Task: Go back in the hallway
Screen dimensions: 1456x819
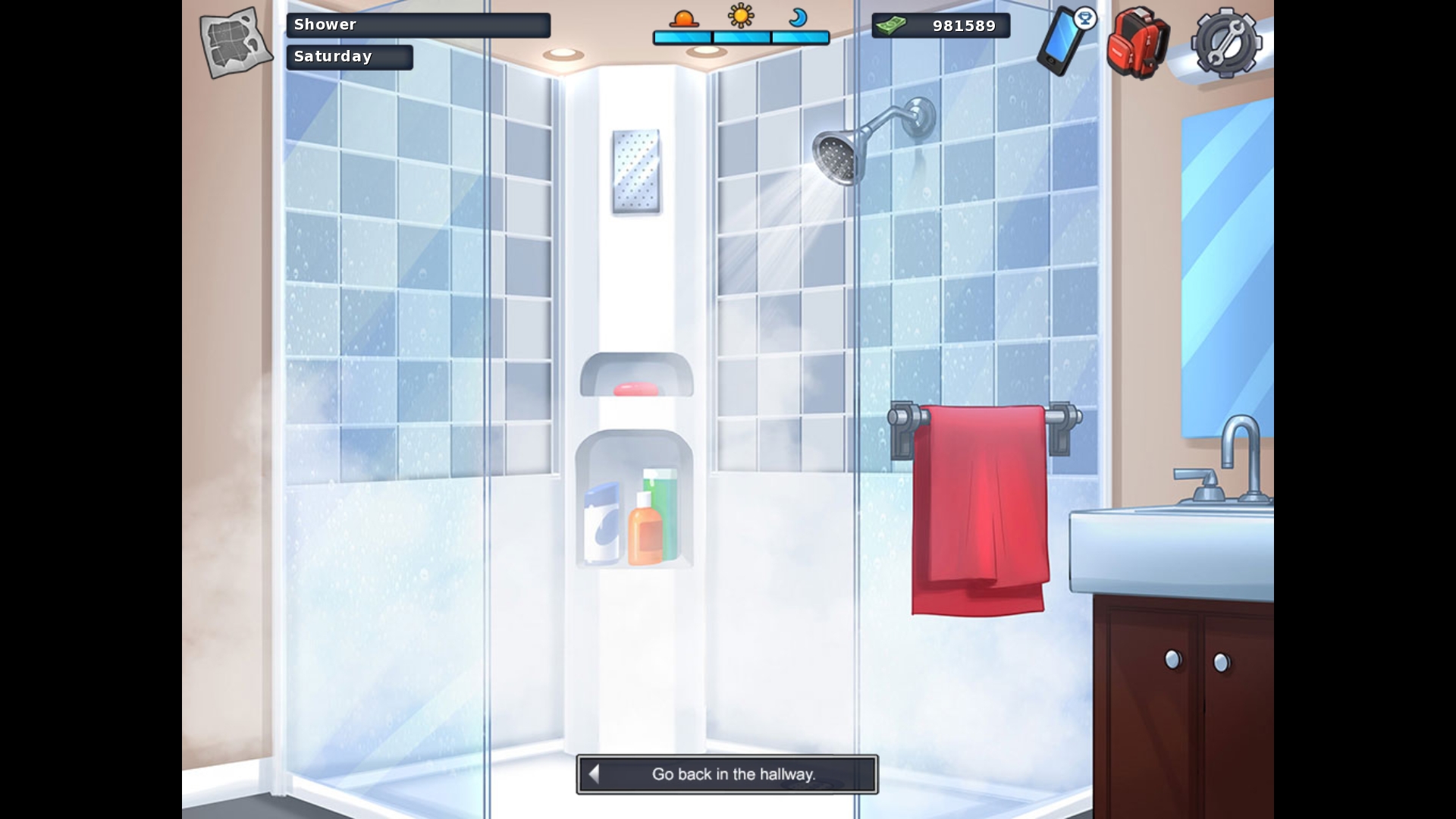Action: tap(726, 774)
